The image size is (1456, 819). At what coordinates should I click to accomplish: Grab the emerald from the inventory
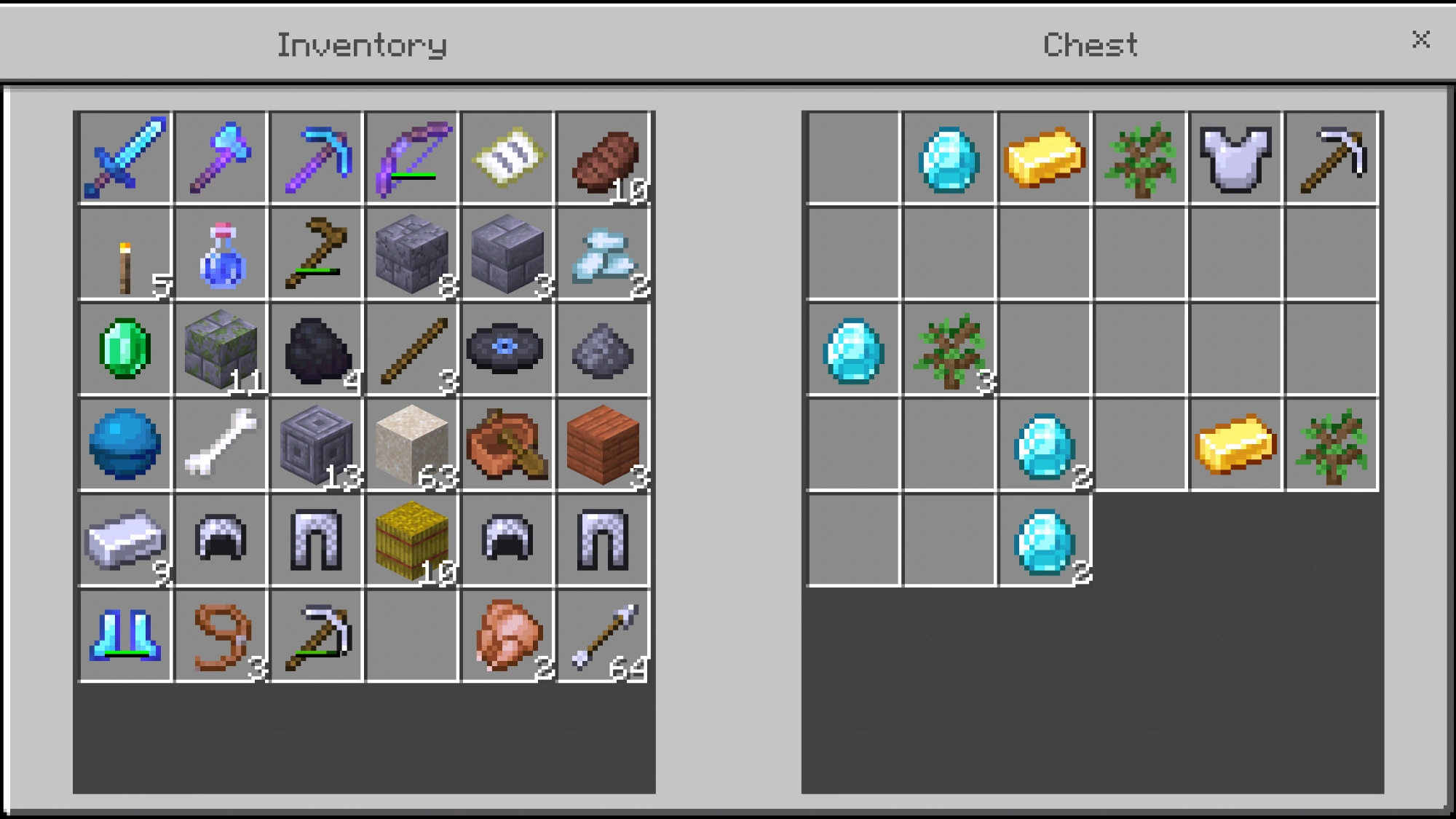(x=124, y=349)
